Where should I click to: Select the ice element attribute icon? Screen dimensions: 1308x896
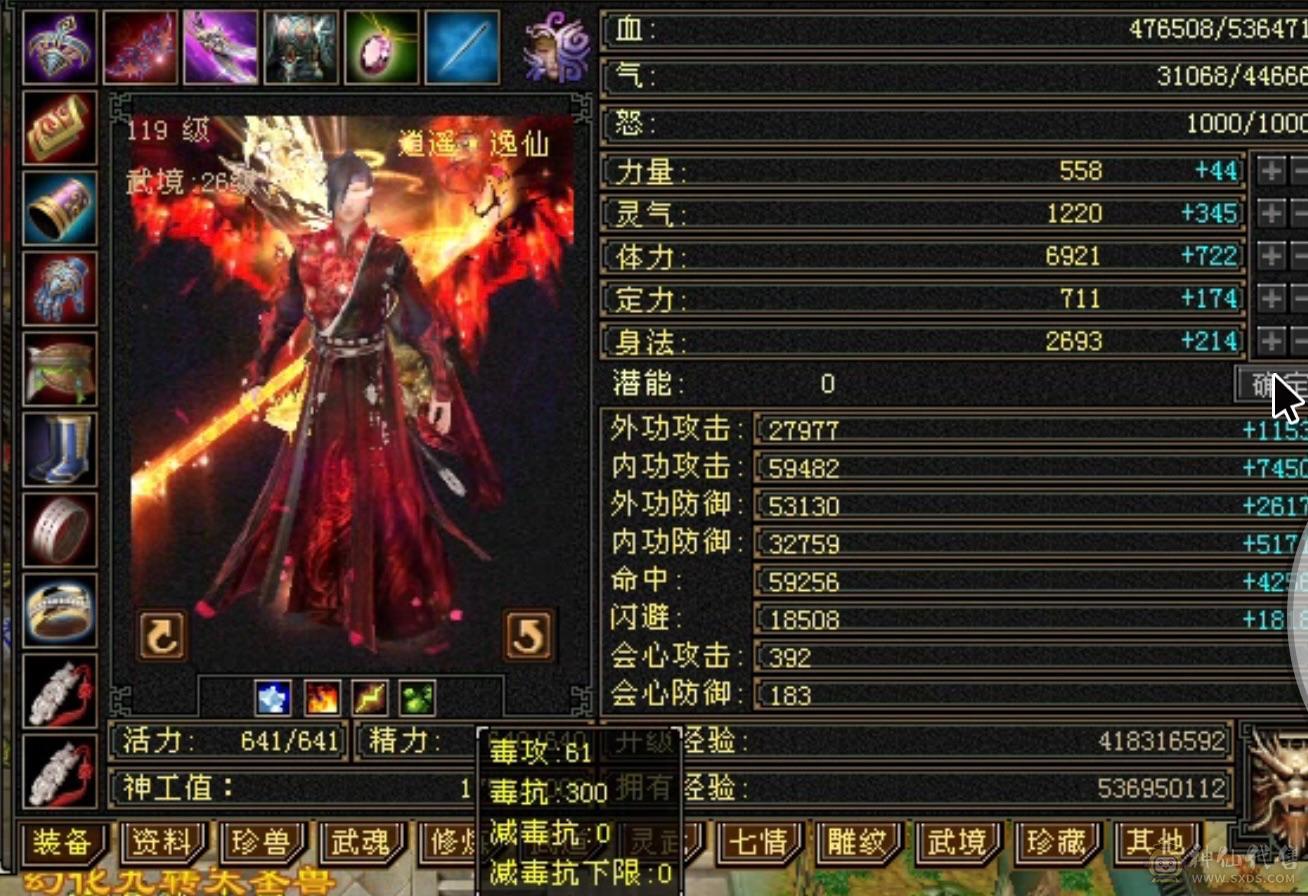pos(270,699)
